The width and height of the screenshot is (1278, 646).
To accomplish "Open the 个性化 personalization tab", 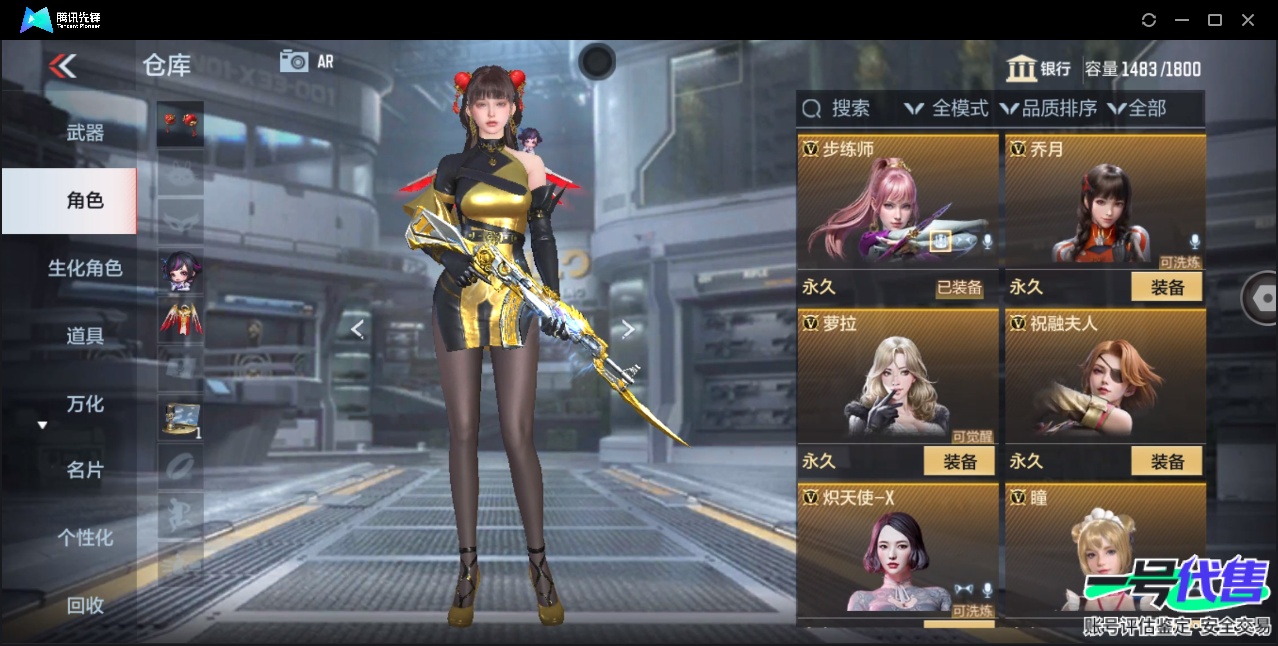I will [85, 538].
